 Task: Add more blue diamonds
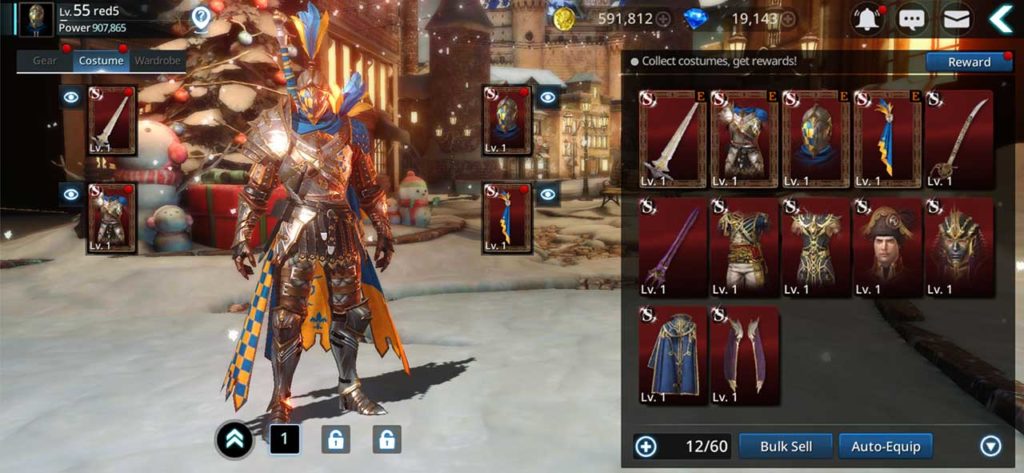tap(789, 19)
